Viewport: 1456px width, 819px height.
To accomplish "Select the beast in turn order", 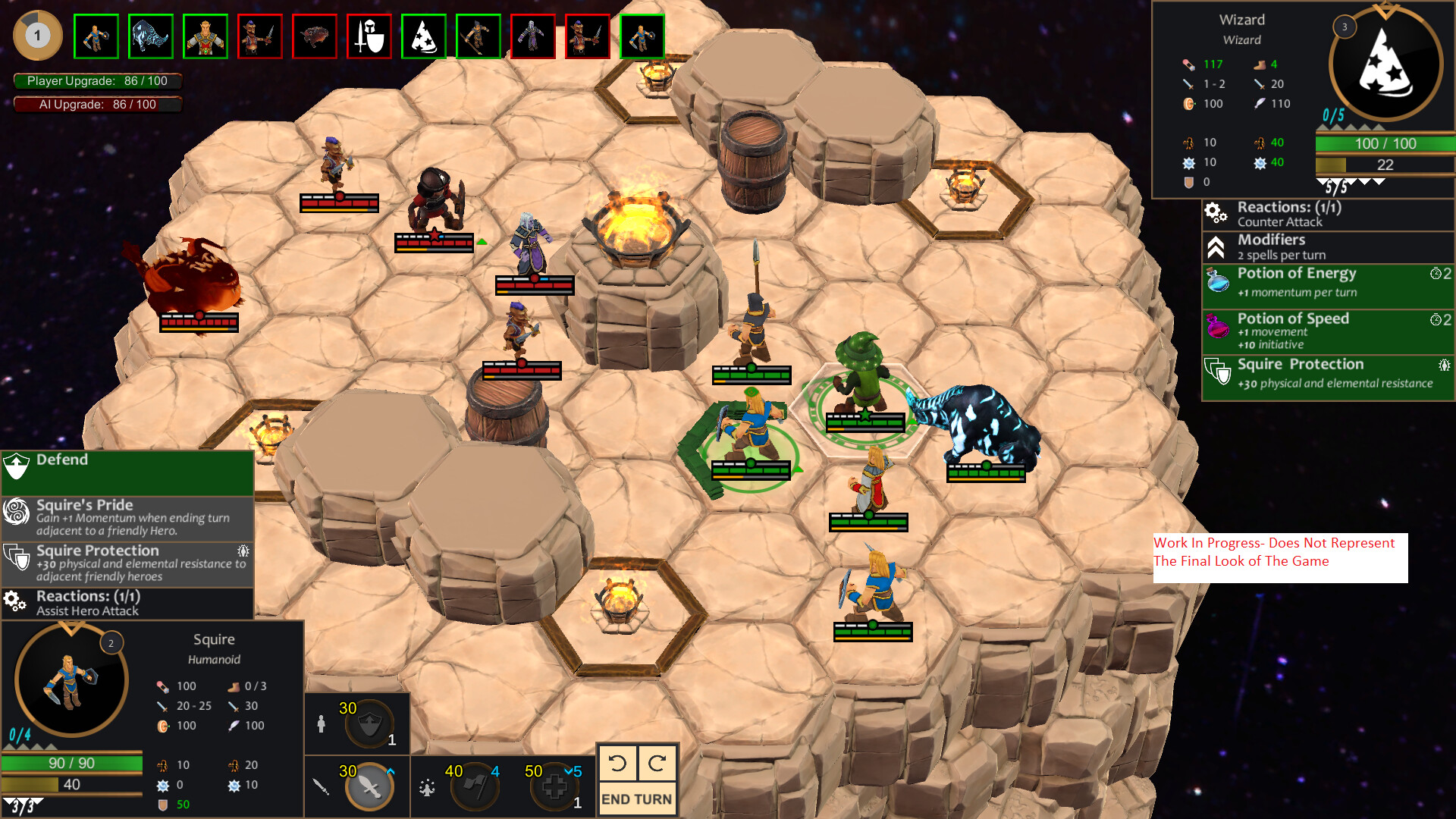I will point(151,36).
